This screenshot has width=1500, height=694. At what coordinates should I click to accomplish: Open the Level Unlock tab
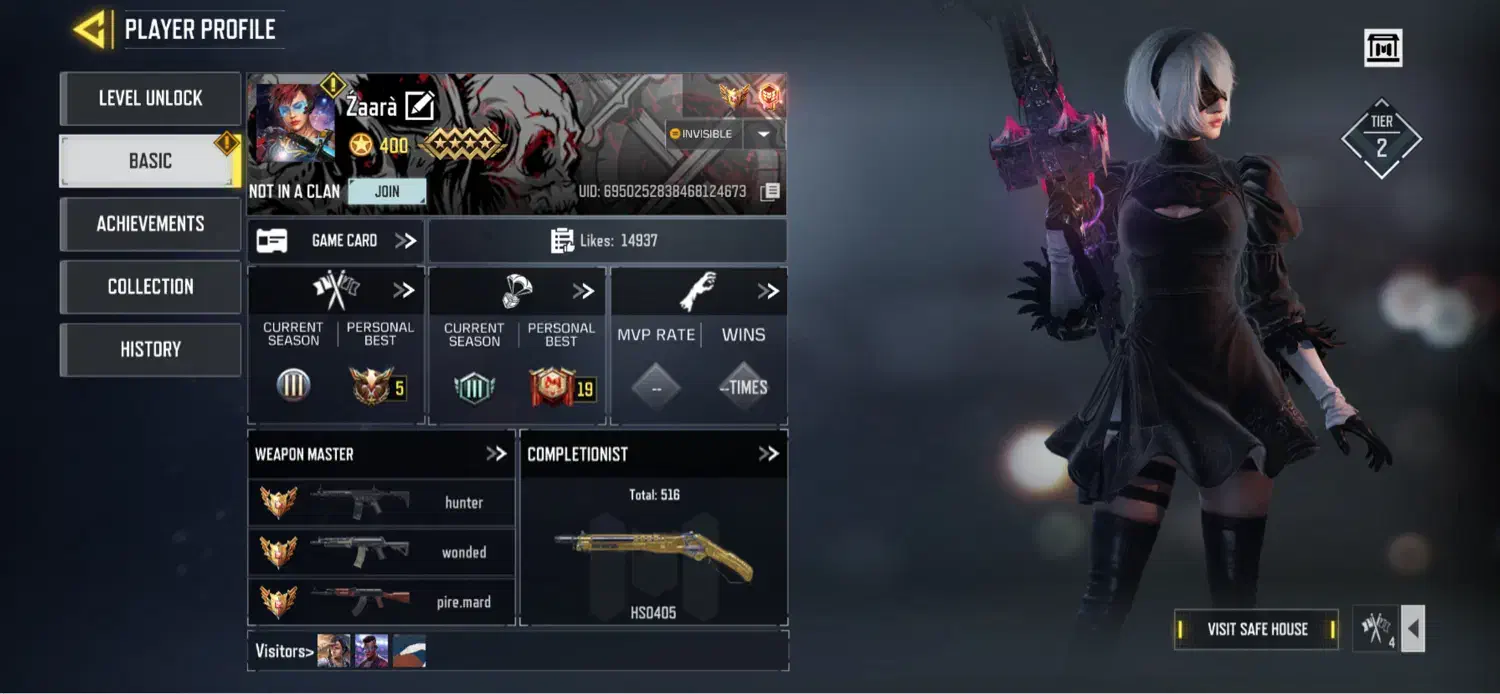(150, 98)
